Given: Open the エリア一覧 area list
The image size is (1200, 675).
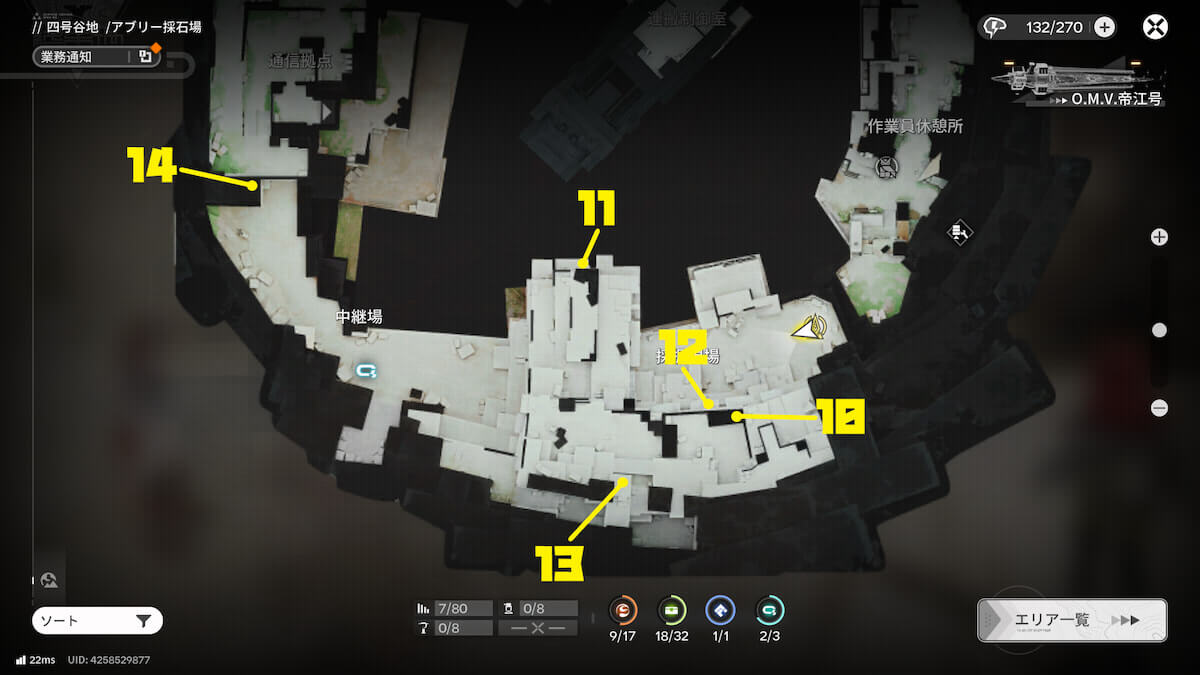Looking at the screenshot, I should pos(1072,620).
